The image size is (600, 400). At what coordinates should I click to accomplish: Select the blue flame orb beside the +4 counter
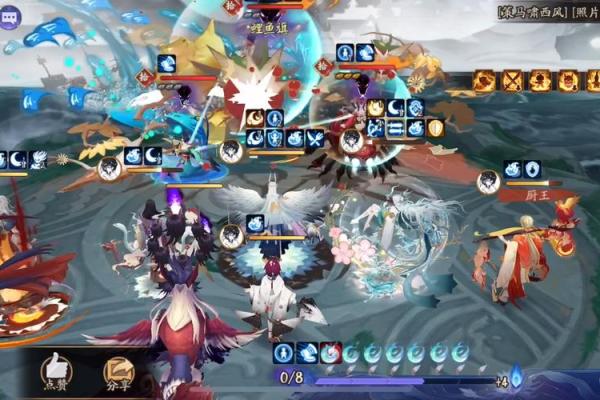pyautogui.click(x=517, y=379)
